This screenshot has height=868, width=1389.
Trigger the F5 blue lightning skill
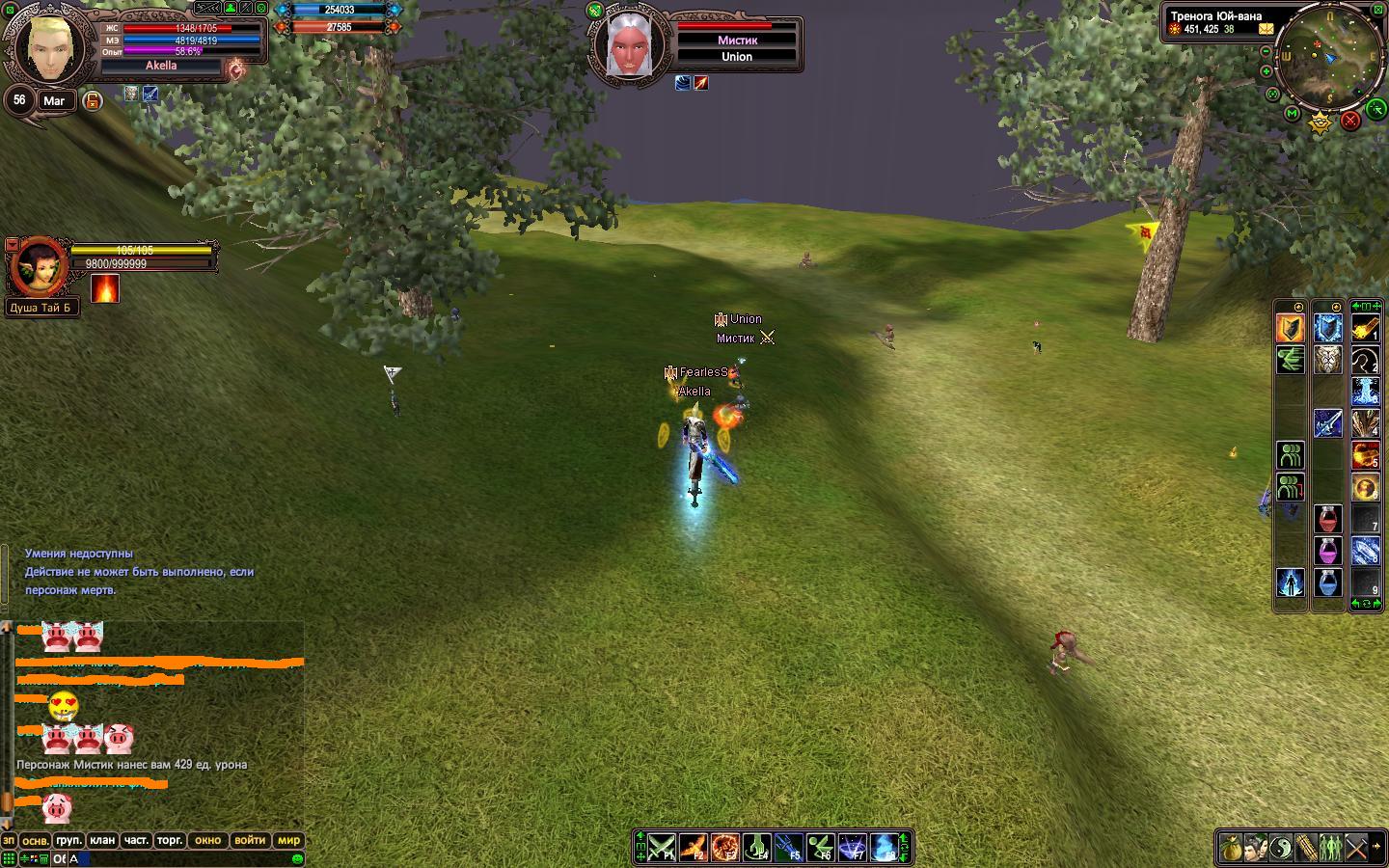(x=788, y=848)
